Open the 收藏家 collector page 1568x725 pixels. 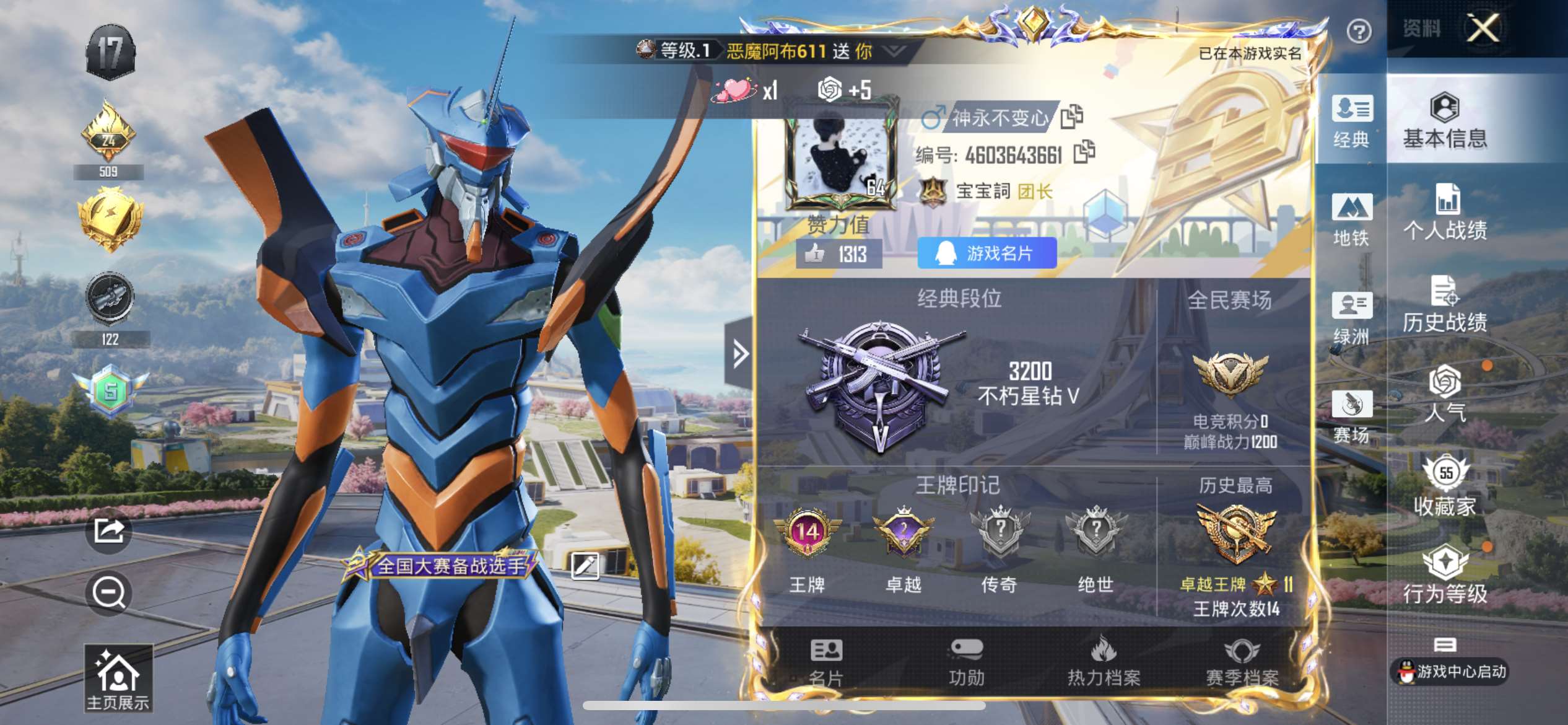(x=1444, y=487)
